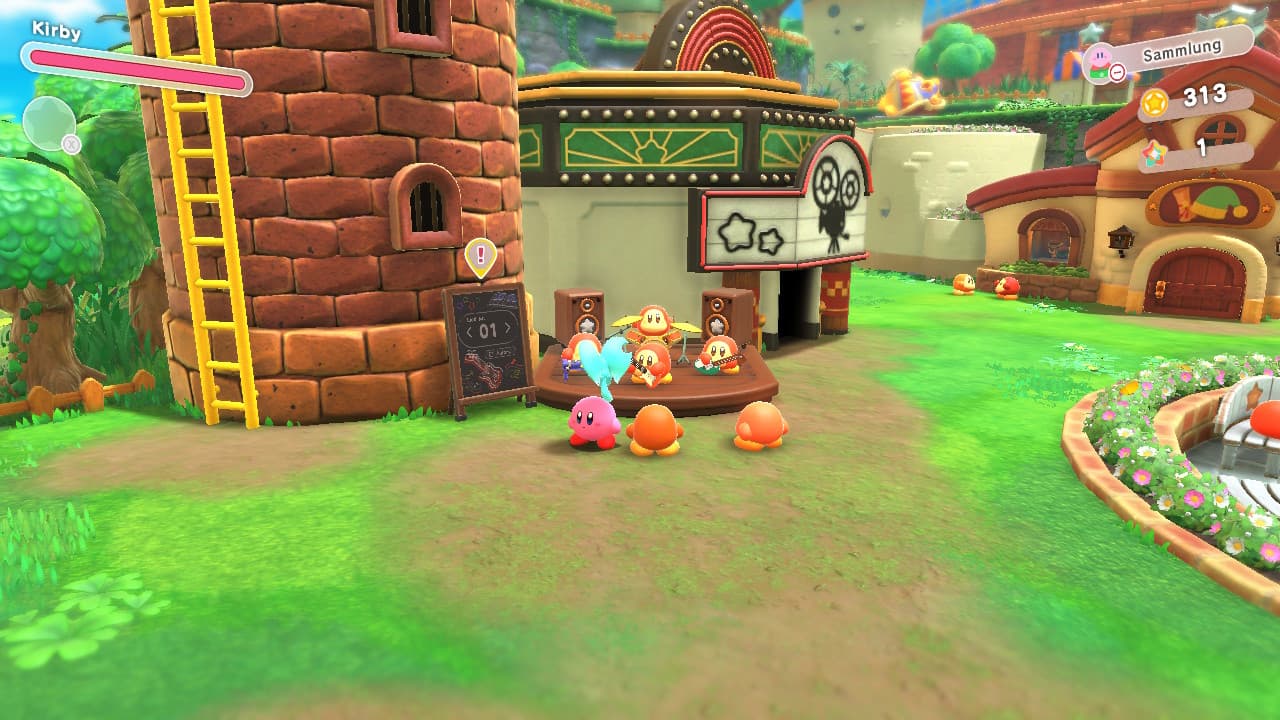Click the gold Star Coin icon showing 313
The width and height of the screenshot is (1280, 720).
(1155, 104)
